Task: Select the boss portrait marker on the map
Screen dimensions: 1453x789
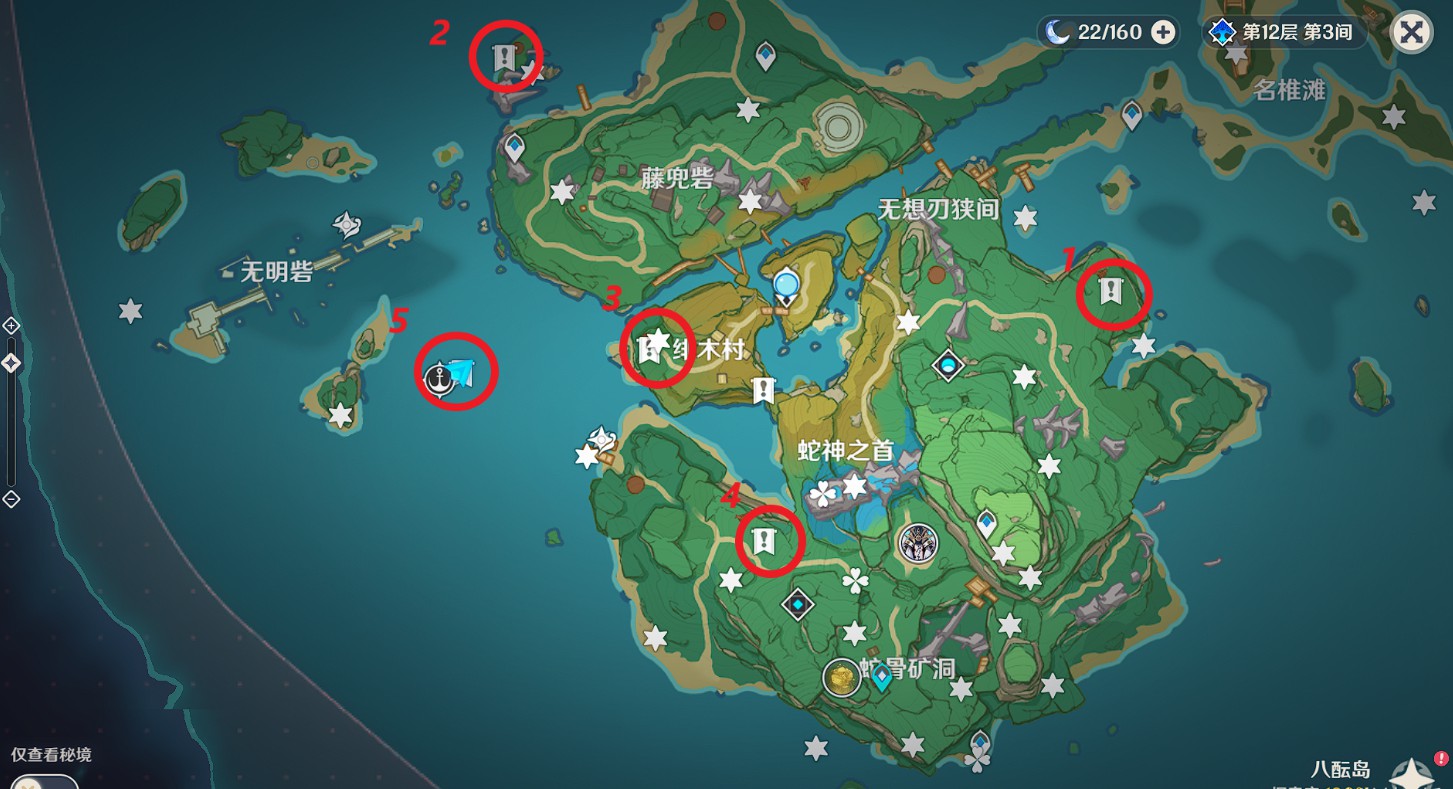Action: pyautogui.click(x=917, y=543)
